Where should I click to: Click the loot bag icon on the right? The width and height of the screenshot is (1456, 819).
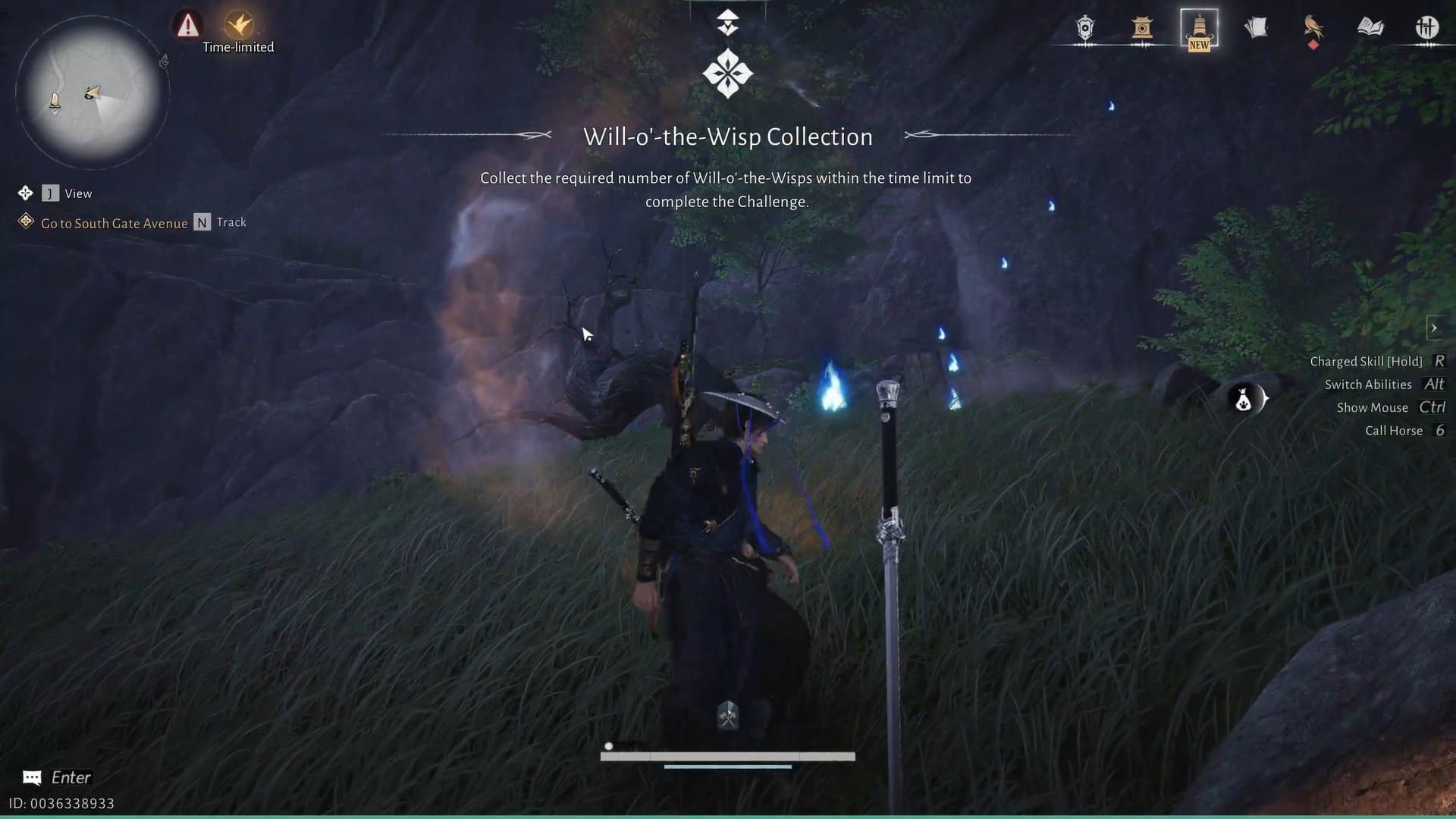[1244, 400]
